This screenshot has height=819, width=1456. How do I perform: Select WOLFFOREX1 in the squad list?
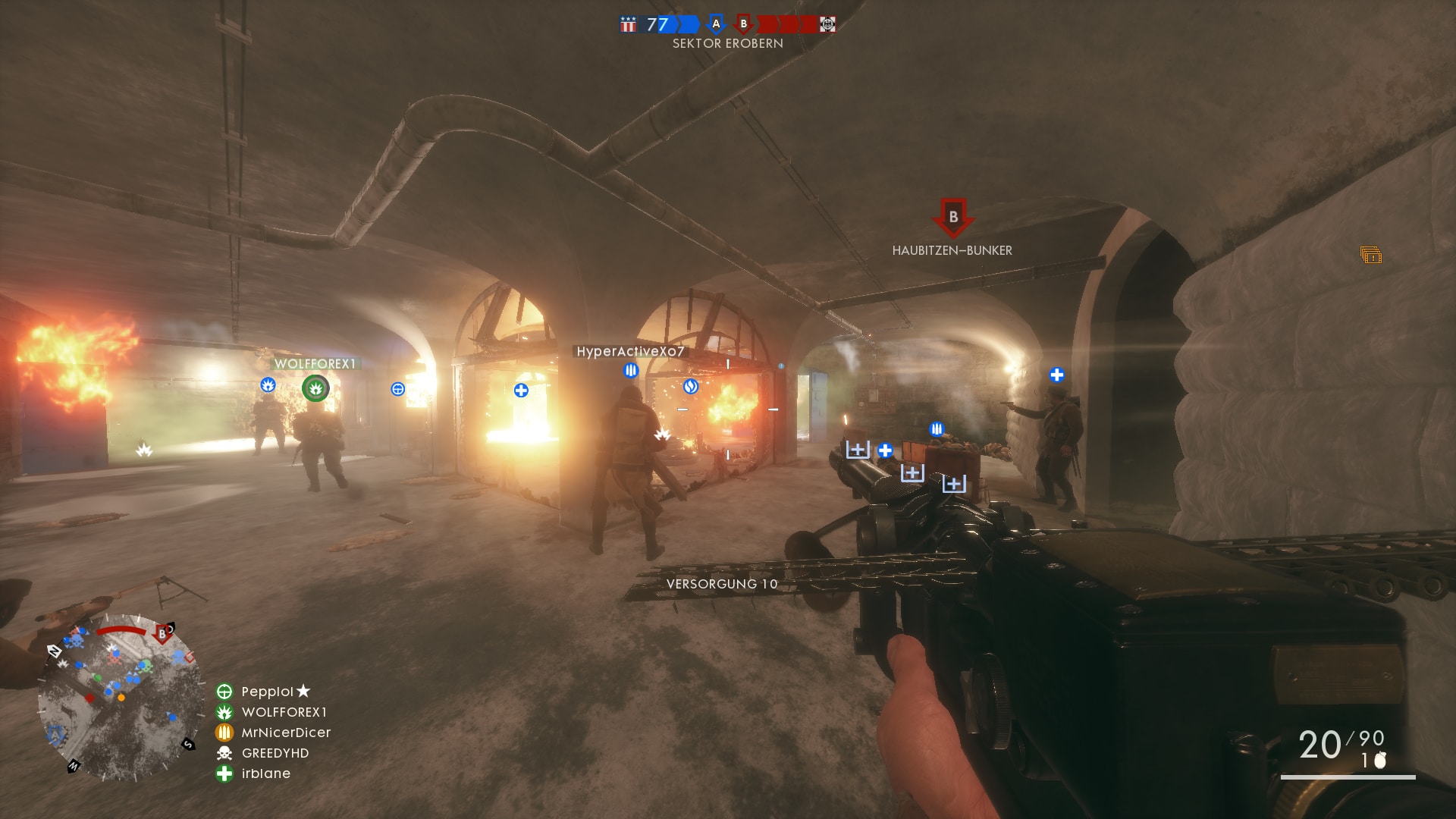(x=284, y=712)
